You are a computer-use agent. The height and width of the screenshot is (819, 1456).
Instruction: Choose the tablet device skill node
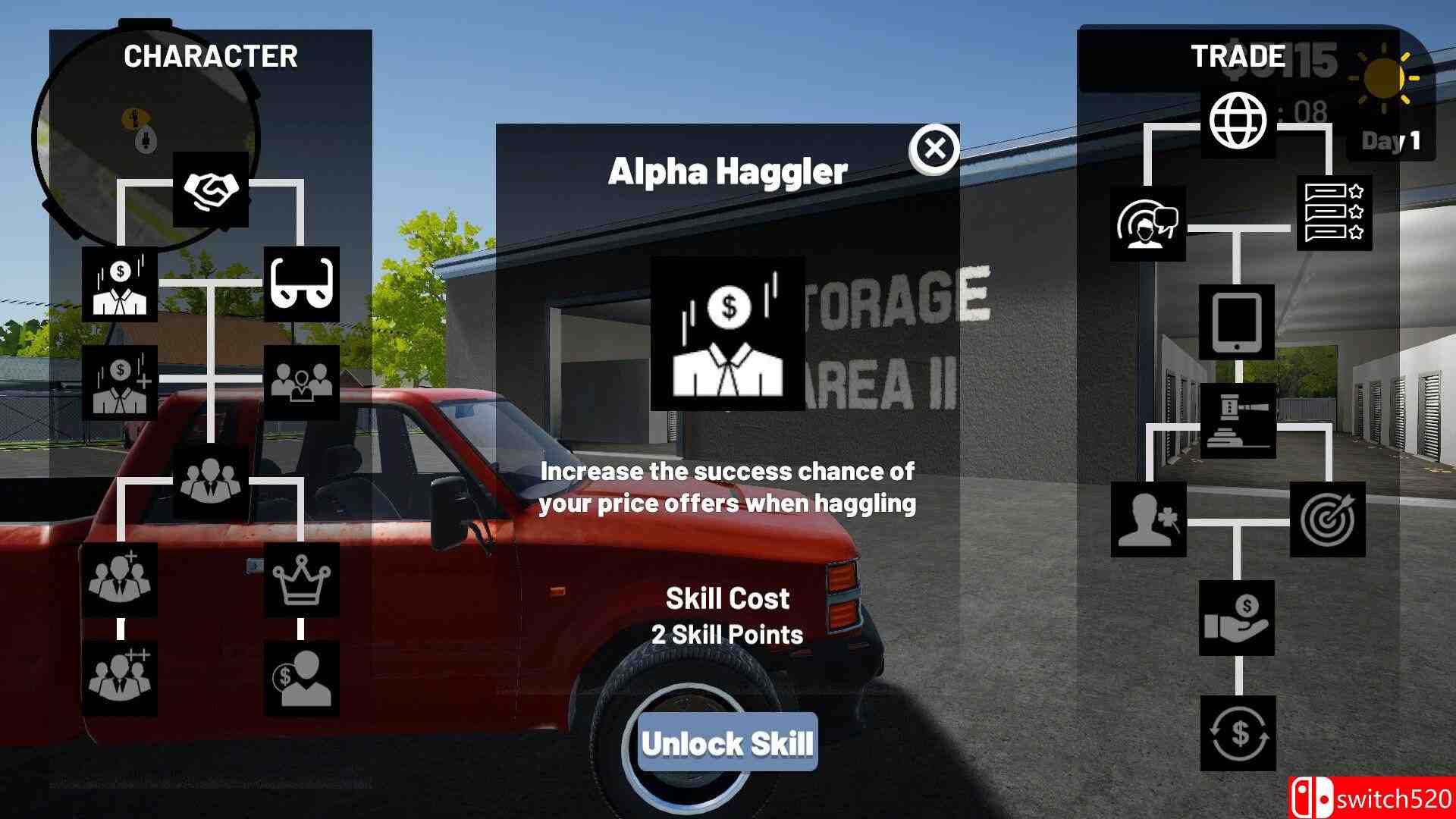coord(1237,322)
